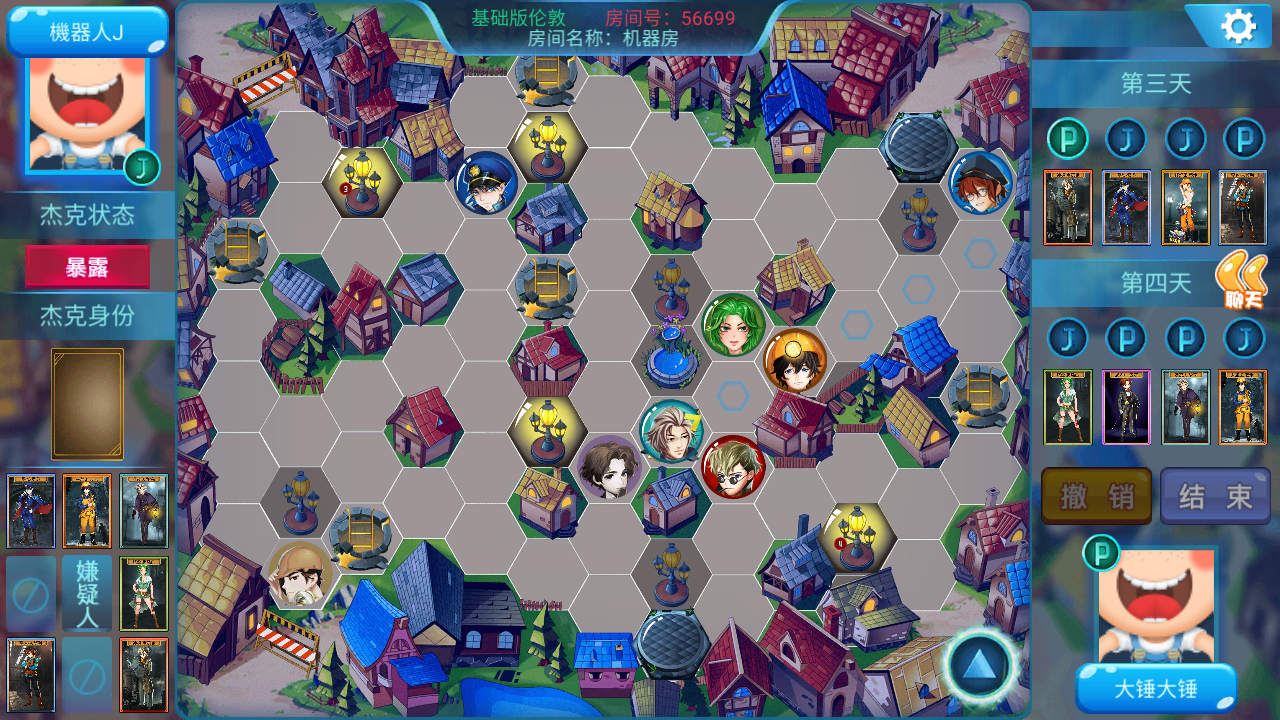Switch to the 第三天 section
The height and width of the screenshot is (720, 1280).
coord(1155,84)
